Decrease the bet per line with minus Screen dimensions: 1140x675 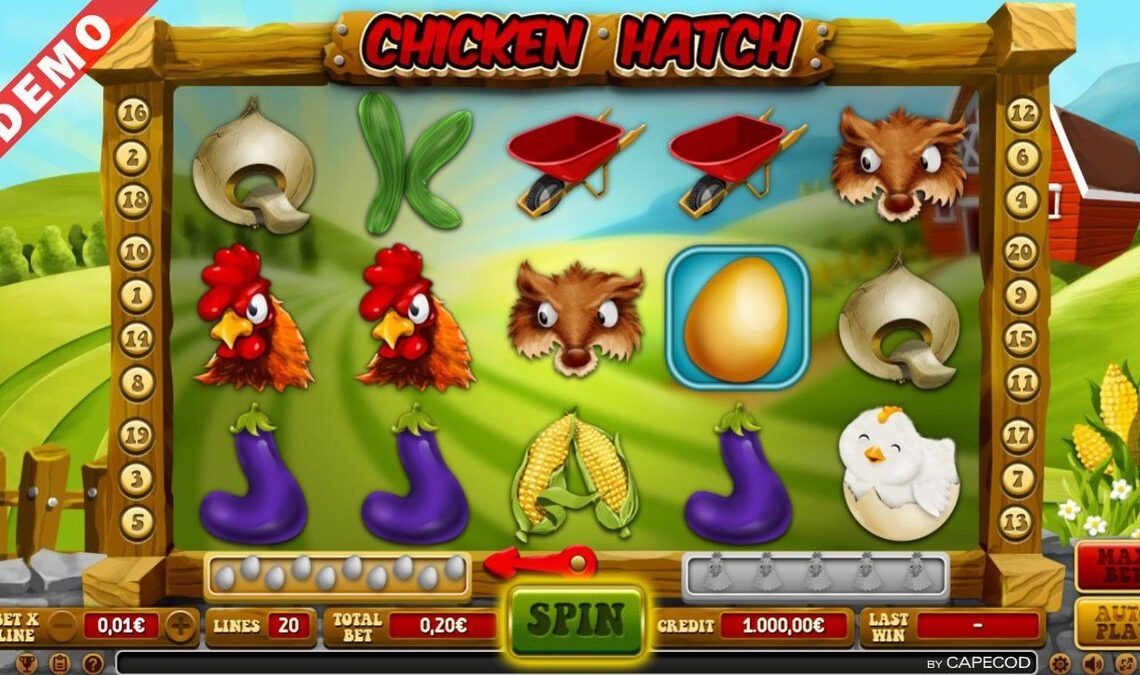click(x=63, y=627)
